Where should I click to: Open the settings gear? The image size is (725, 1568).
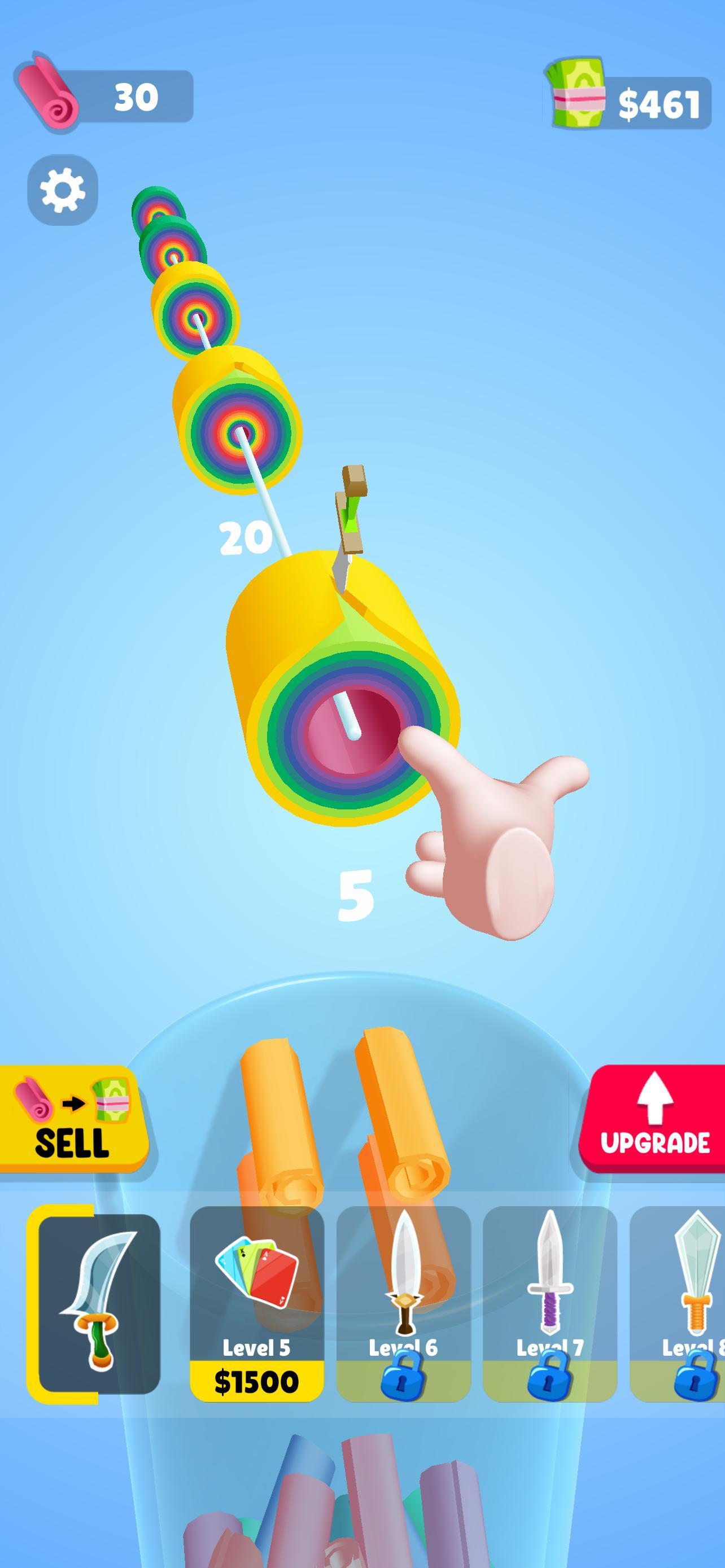point(63,191)
